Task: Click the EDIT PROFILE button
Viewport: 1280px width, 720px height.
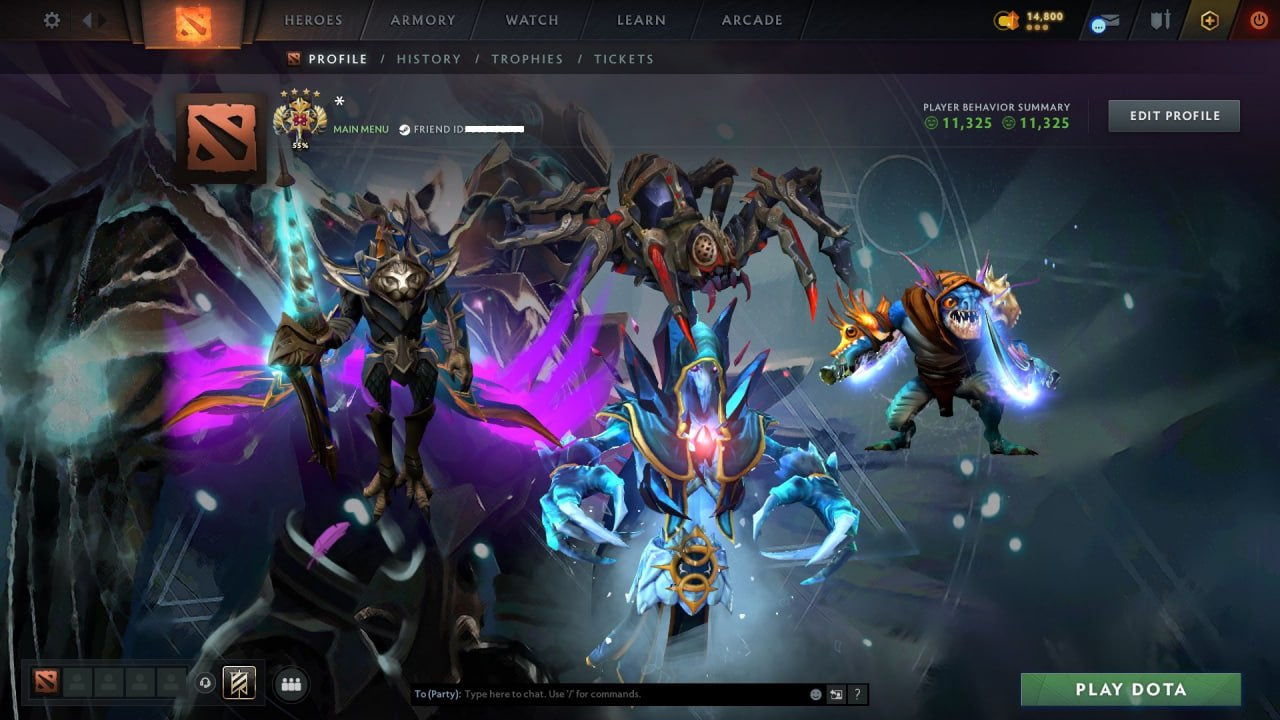Action: (x=1173, y=115)
